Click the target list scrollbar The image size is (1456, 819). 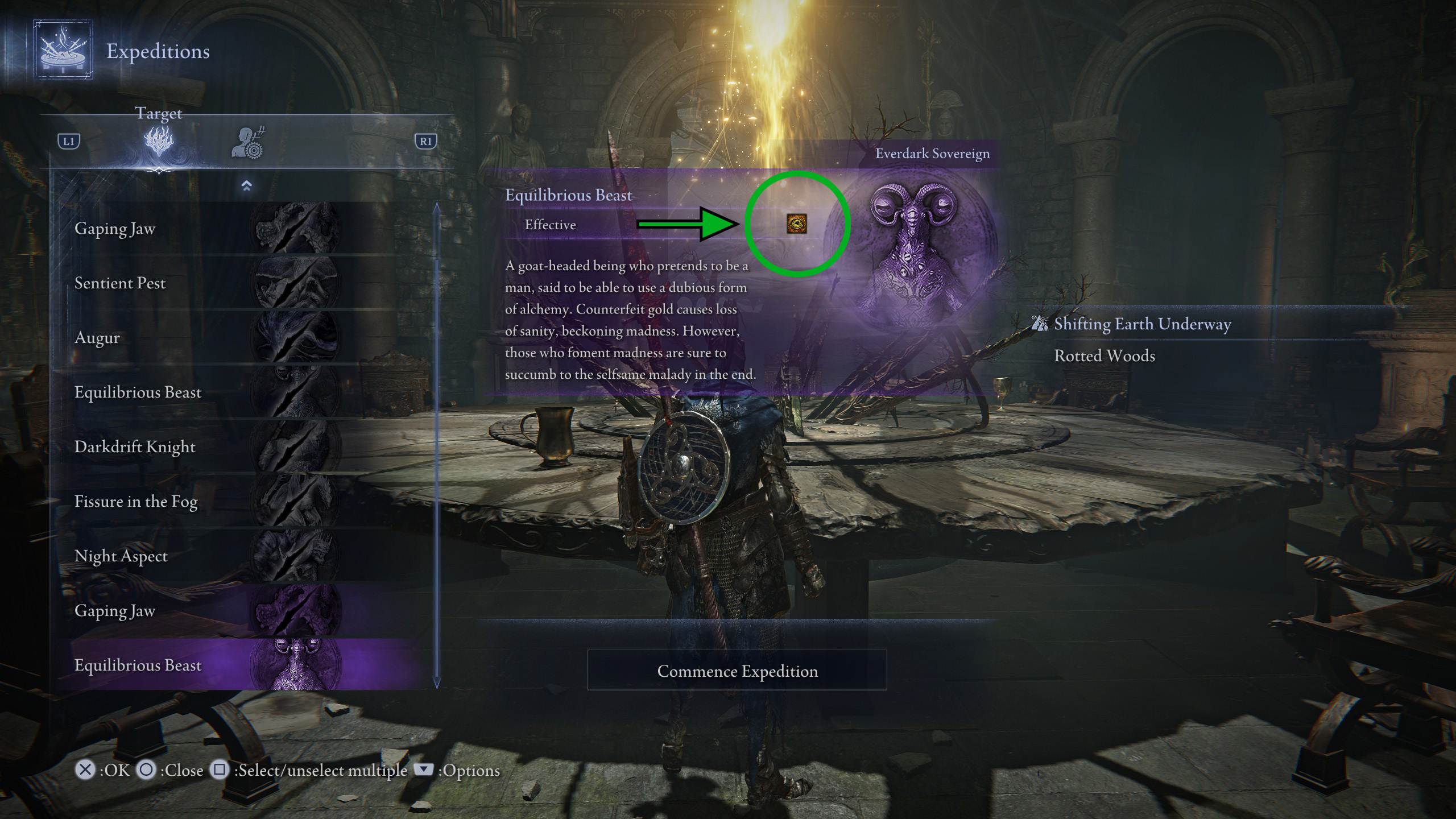[437, 444]
